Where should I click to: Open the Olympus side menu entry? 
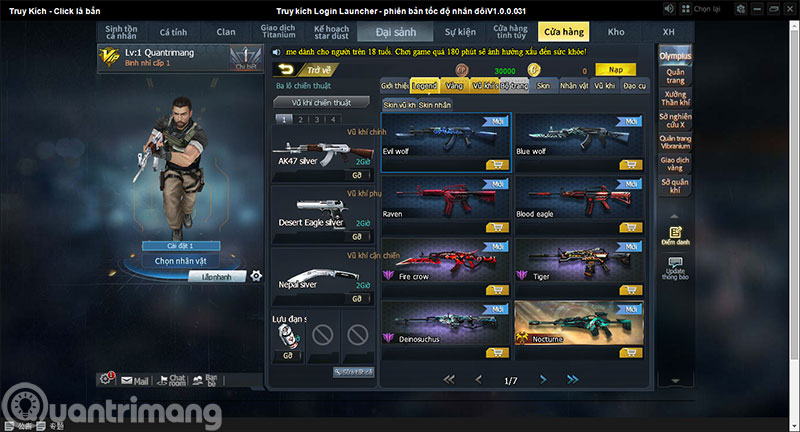675,58
